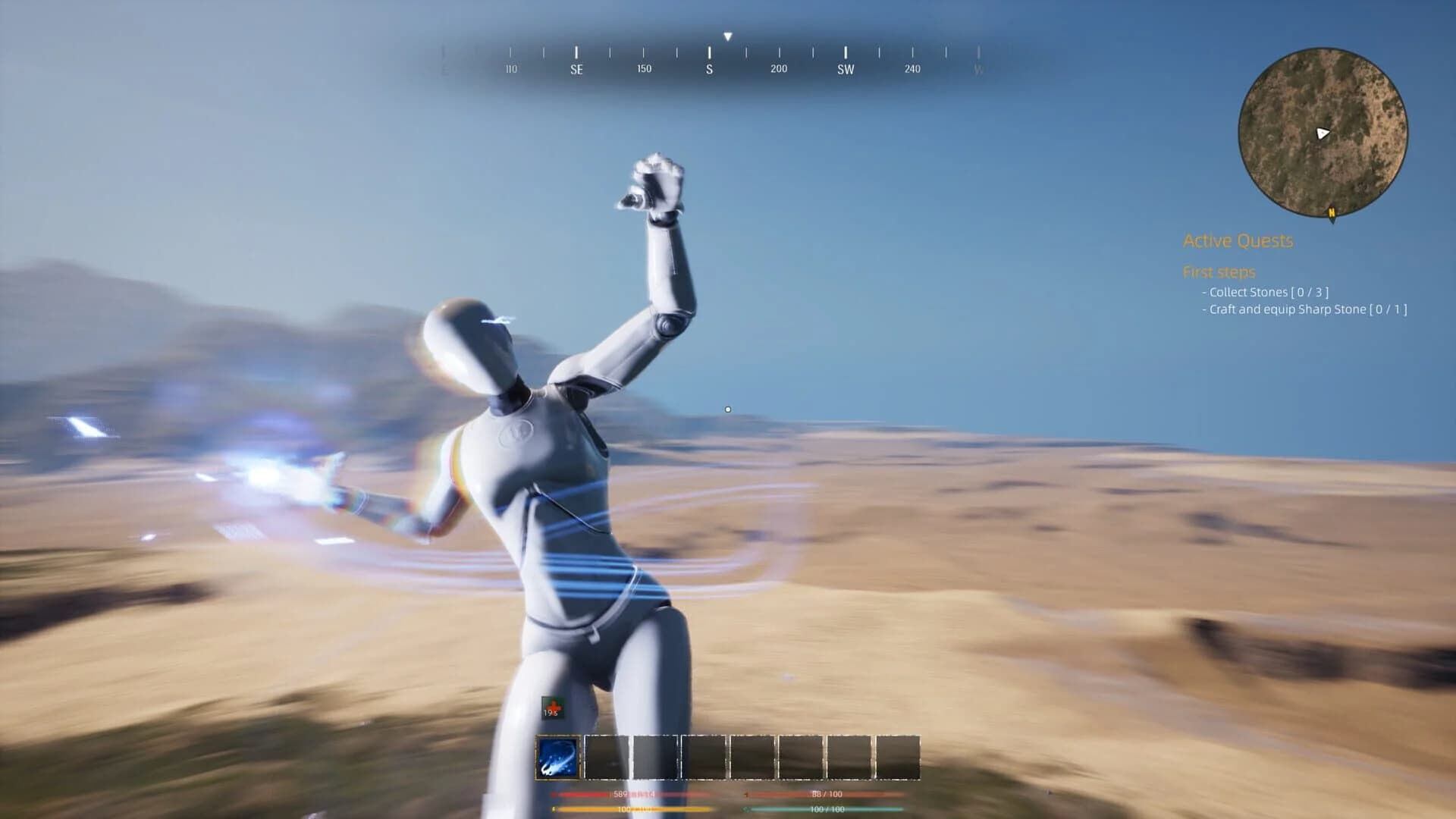The image size is (1456, 819).
Task: Click the white direction indicator above the compass
Action: coord(728,35)
